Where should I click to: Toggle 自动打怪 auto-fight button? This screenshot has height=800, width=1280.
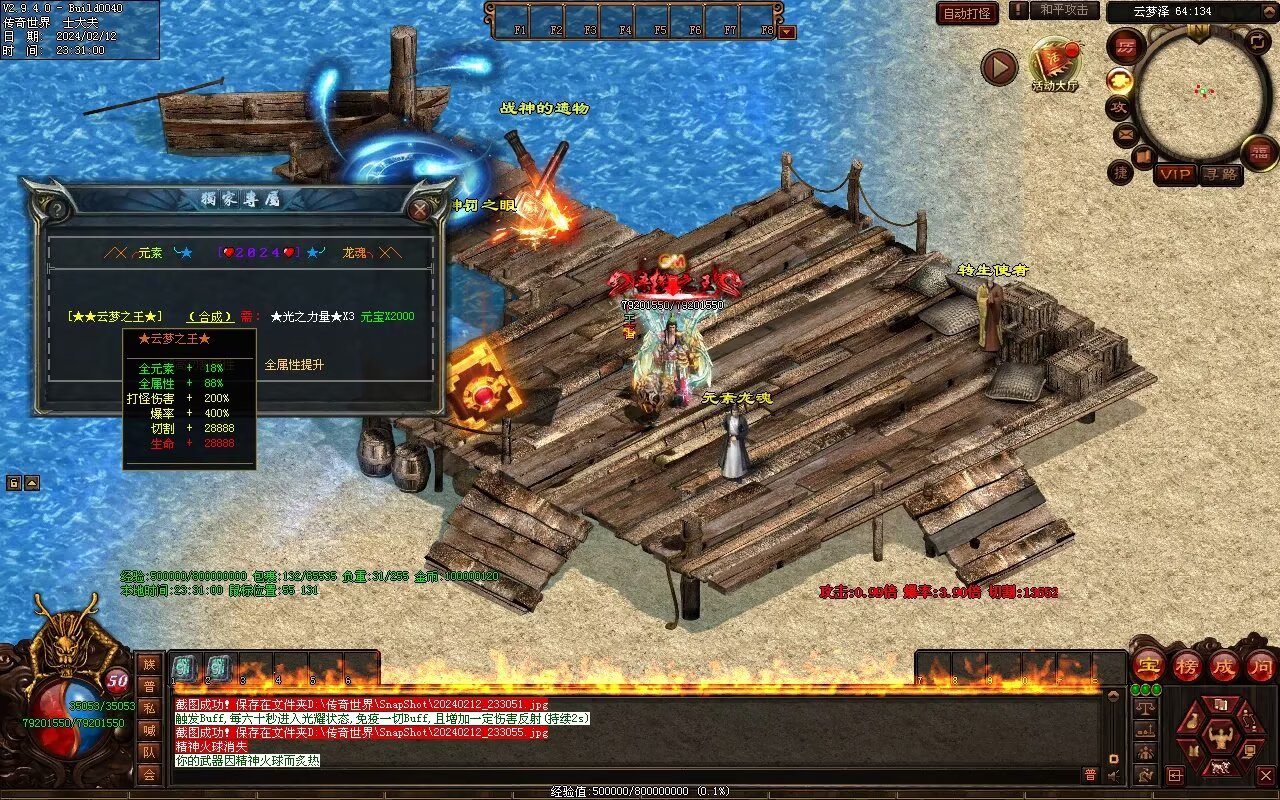967,14
